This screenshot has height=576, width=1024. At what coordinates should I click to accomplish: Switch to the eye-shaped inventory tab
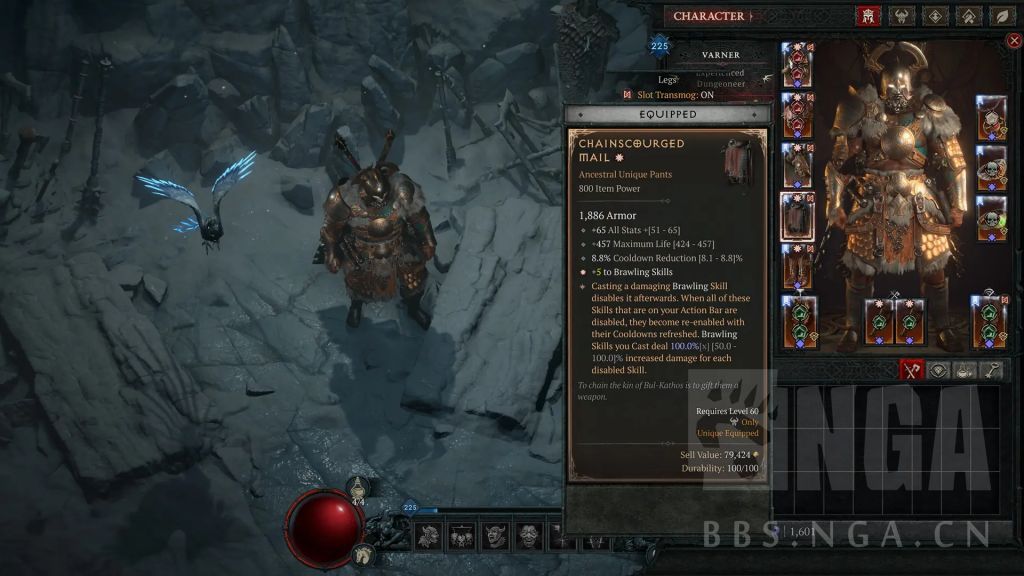coord(938,370)
